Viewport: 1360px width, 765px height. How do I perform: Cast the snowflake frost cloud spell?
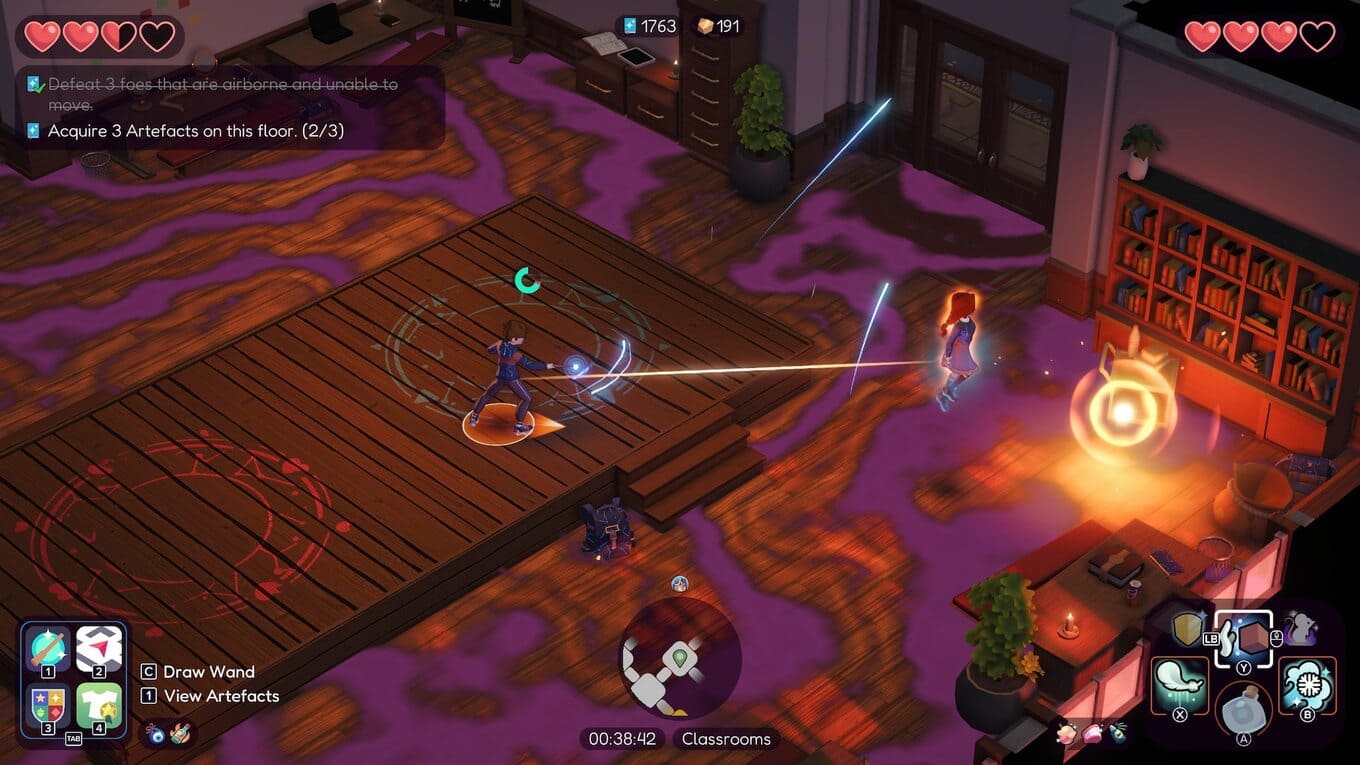[x=1306, y=685]
